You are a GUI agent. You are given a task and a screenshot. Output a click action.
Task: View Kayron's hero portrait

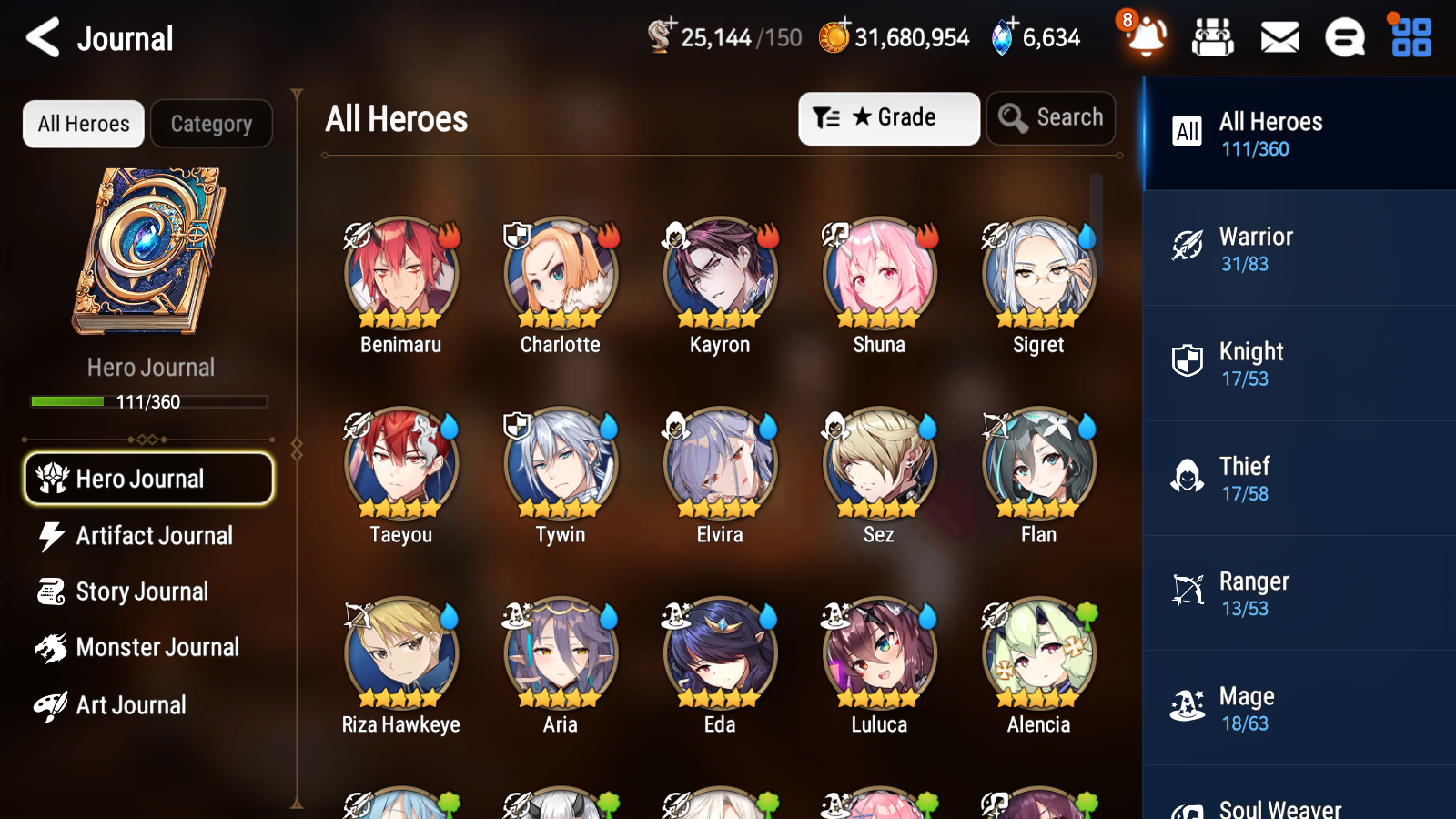pyautogui.click(x=719, y=273)
